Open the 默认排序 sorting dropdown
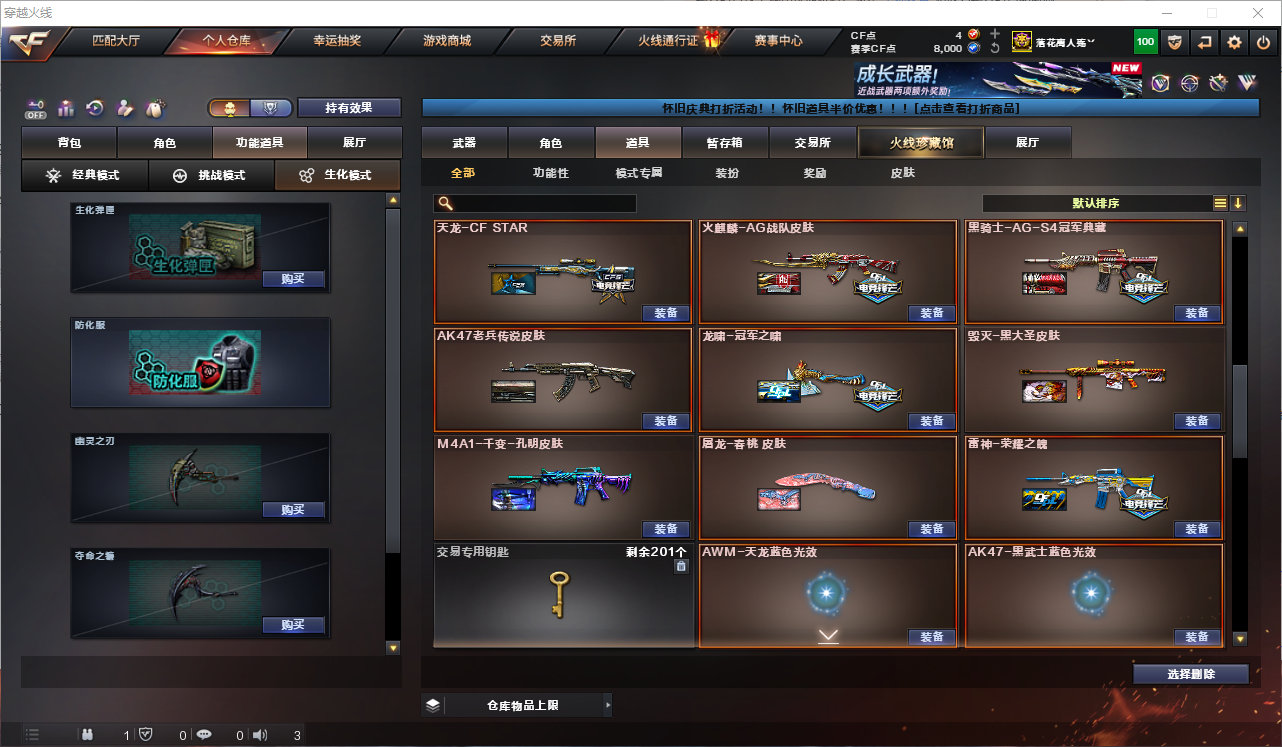This screenshot has height=747, width=1282. [1095, 203]
